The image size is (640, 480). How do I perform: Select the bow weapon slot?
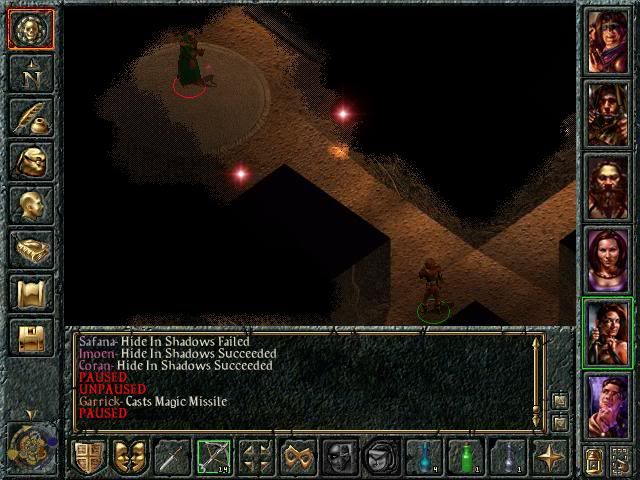pos(214,457)
